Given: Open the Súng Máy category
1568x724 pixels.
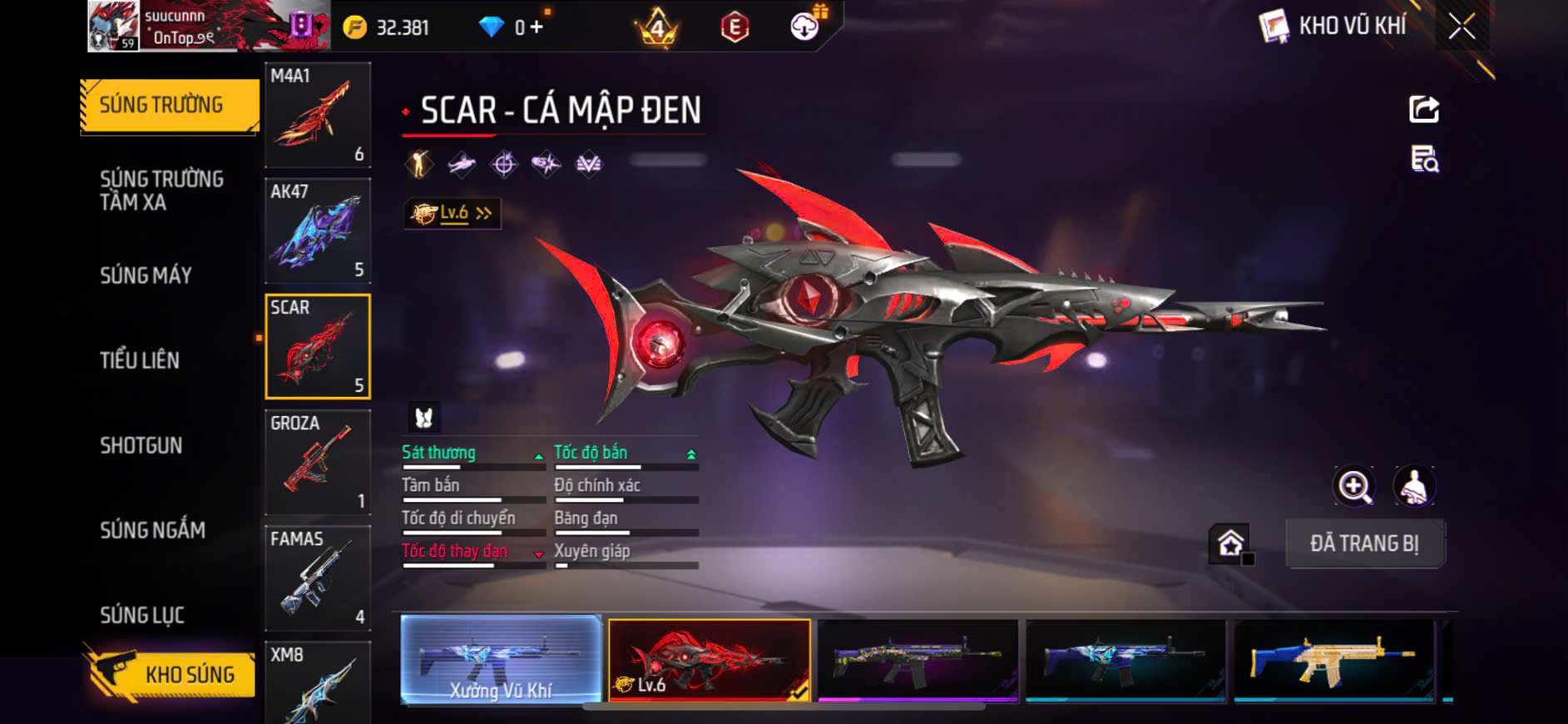Looking at the screenshot, I should [146, 275].
